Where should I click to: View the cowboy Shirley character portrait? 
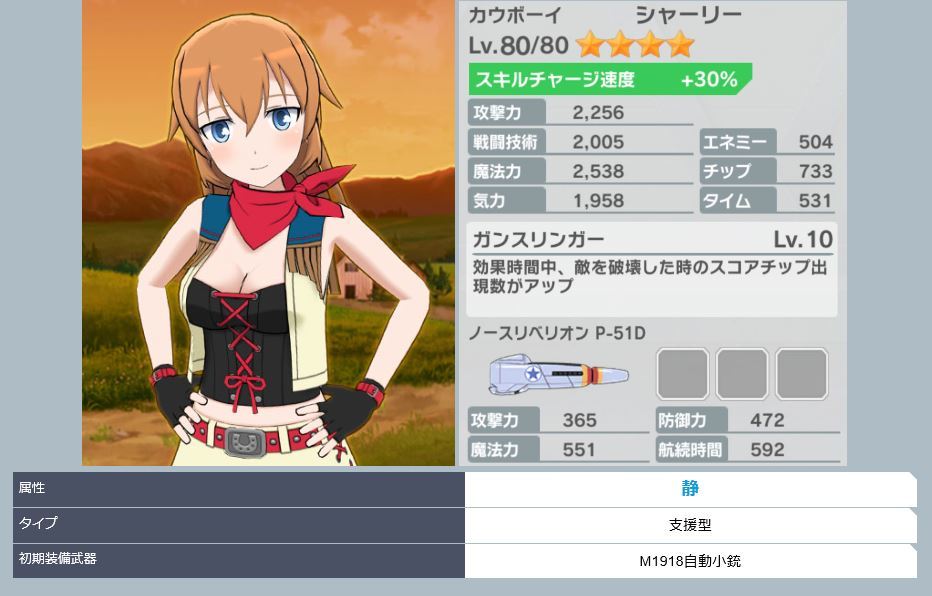[268, 233]
